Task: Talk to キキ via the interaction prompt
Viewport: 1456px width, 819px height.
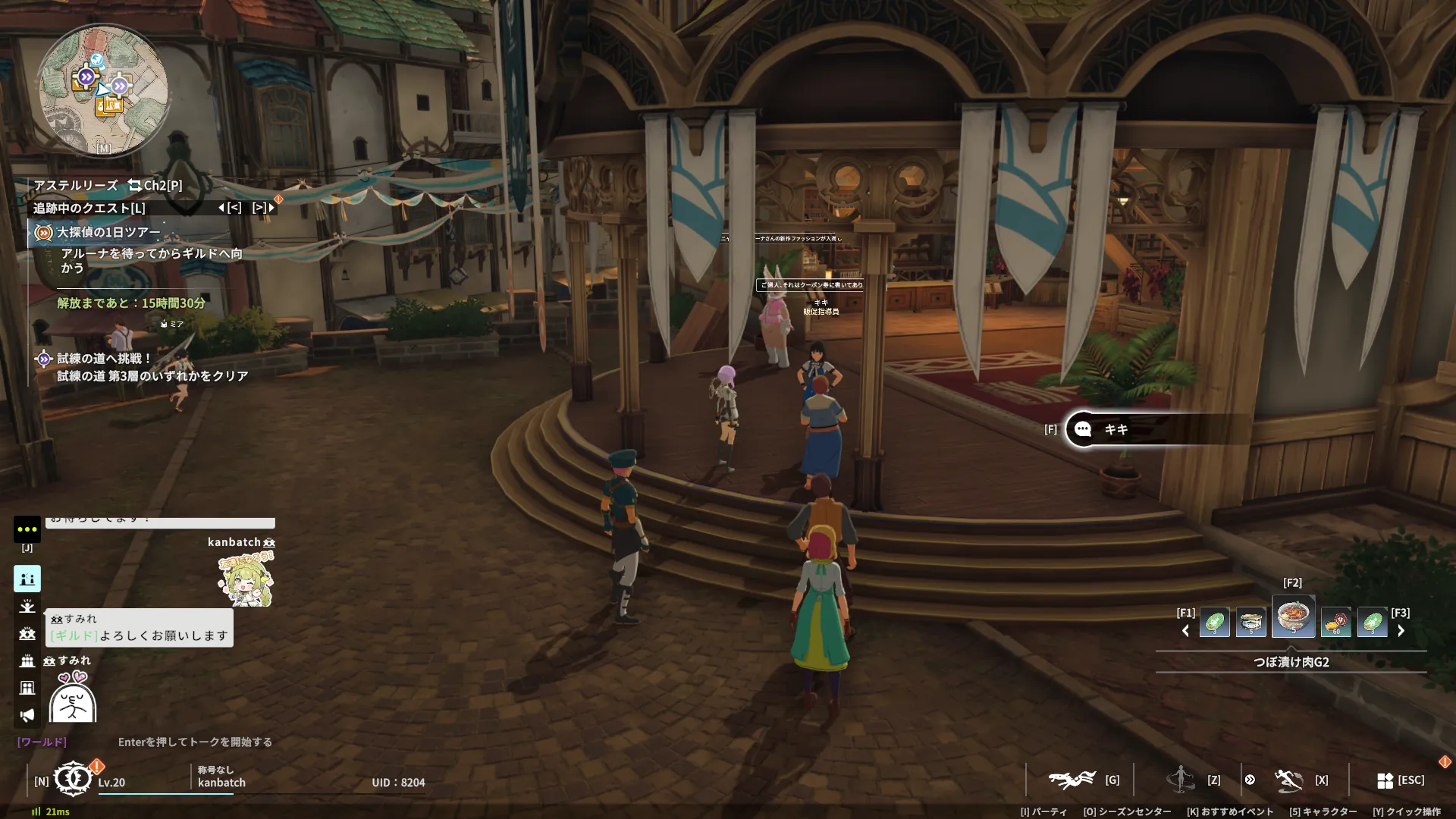Action: [x=1115, y=429]
